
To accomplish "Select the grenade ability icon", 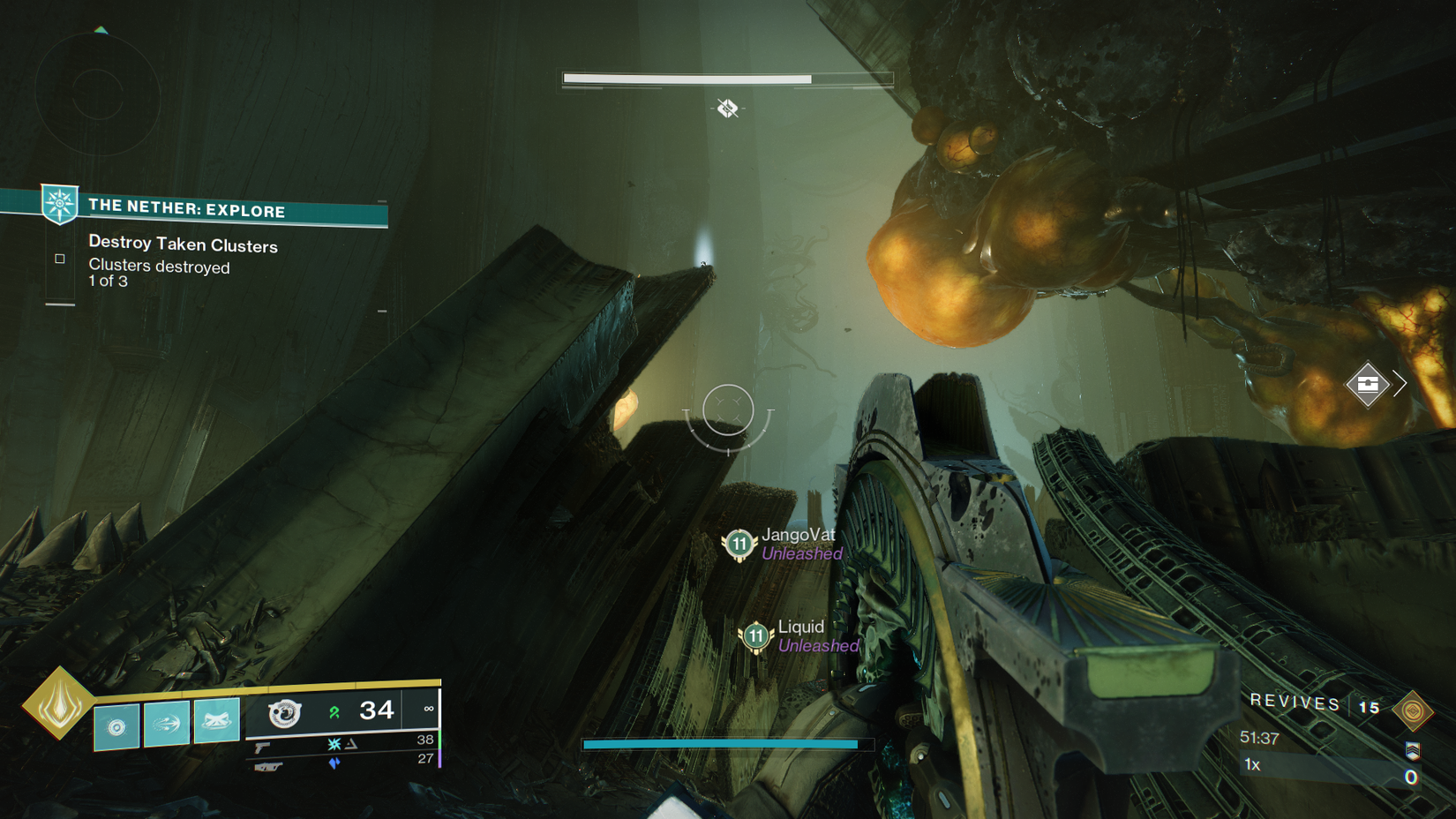I will pos(116,726).
